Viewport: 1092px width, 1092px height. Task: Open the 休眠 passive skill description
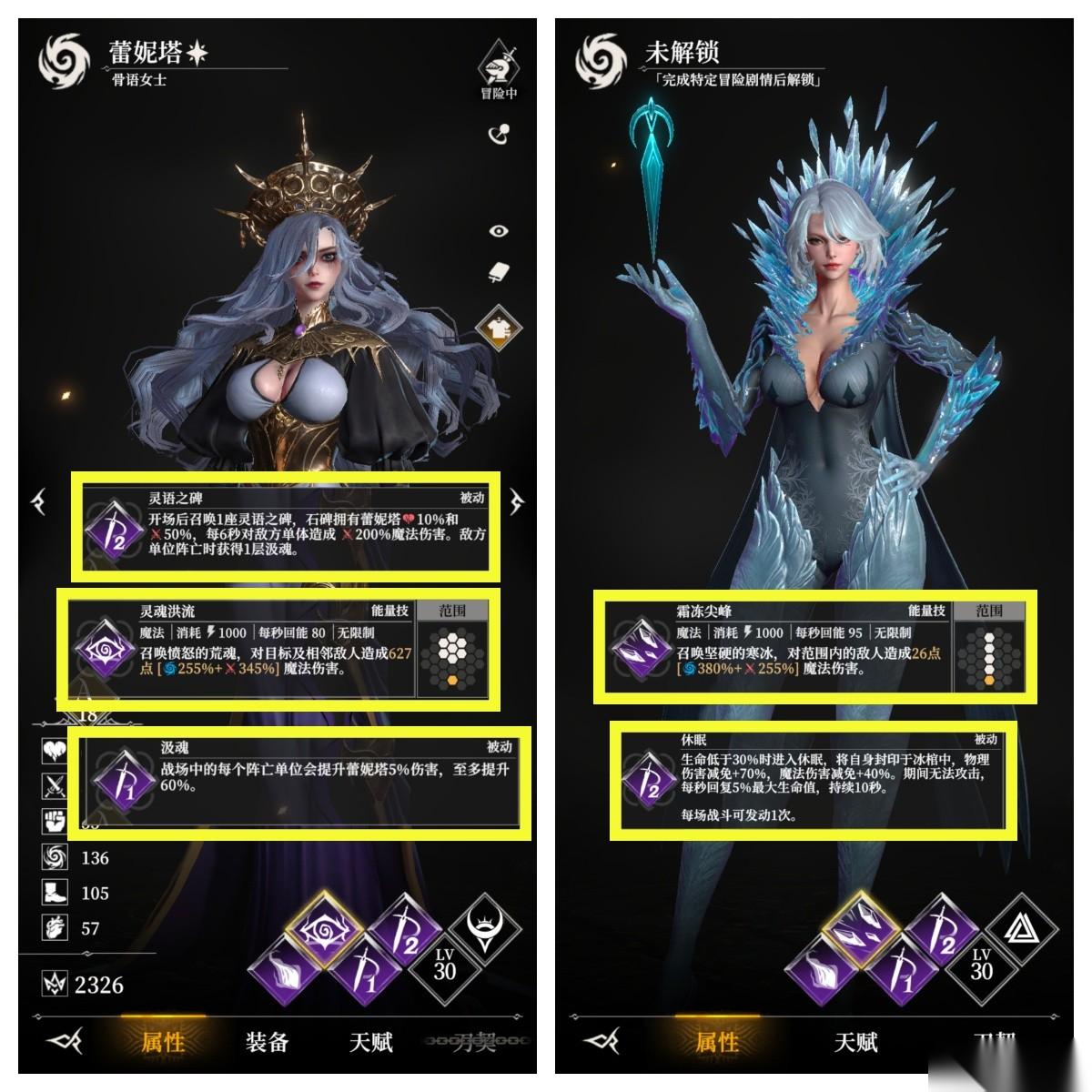(x=814, y=778)
